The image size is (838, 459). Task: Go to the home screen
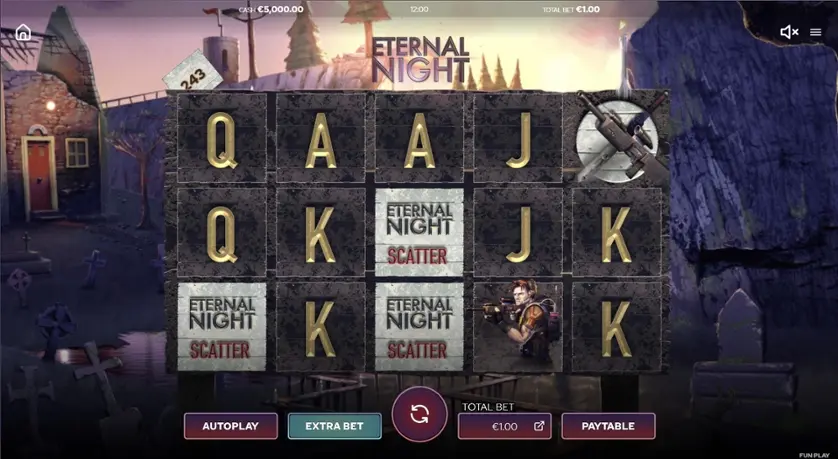pos(23,32)
